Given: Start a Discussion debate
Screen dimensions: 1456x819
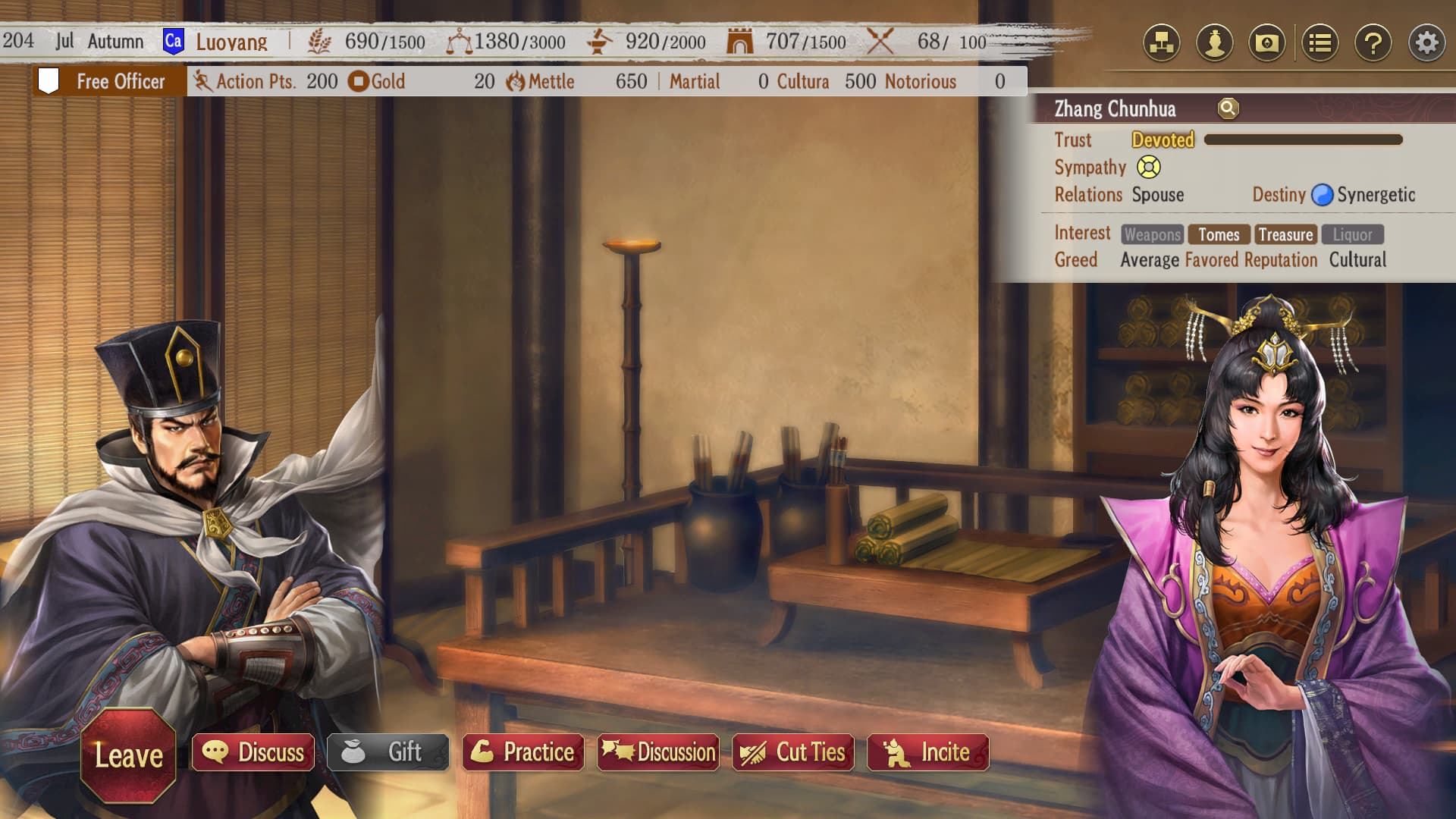Looking at the screenshot, I should (658, 752).
